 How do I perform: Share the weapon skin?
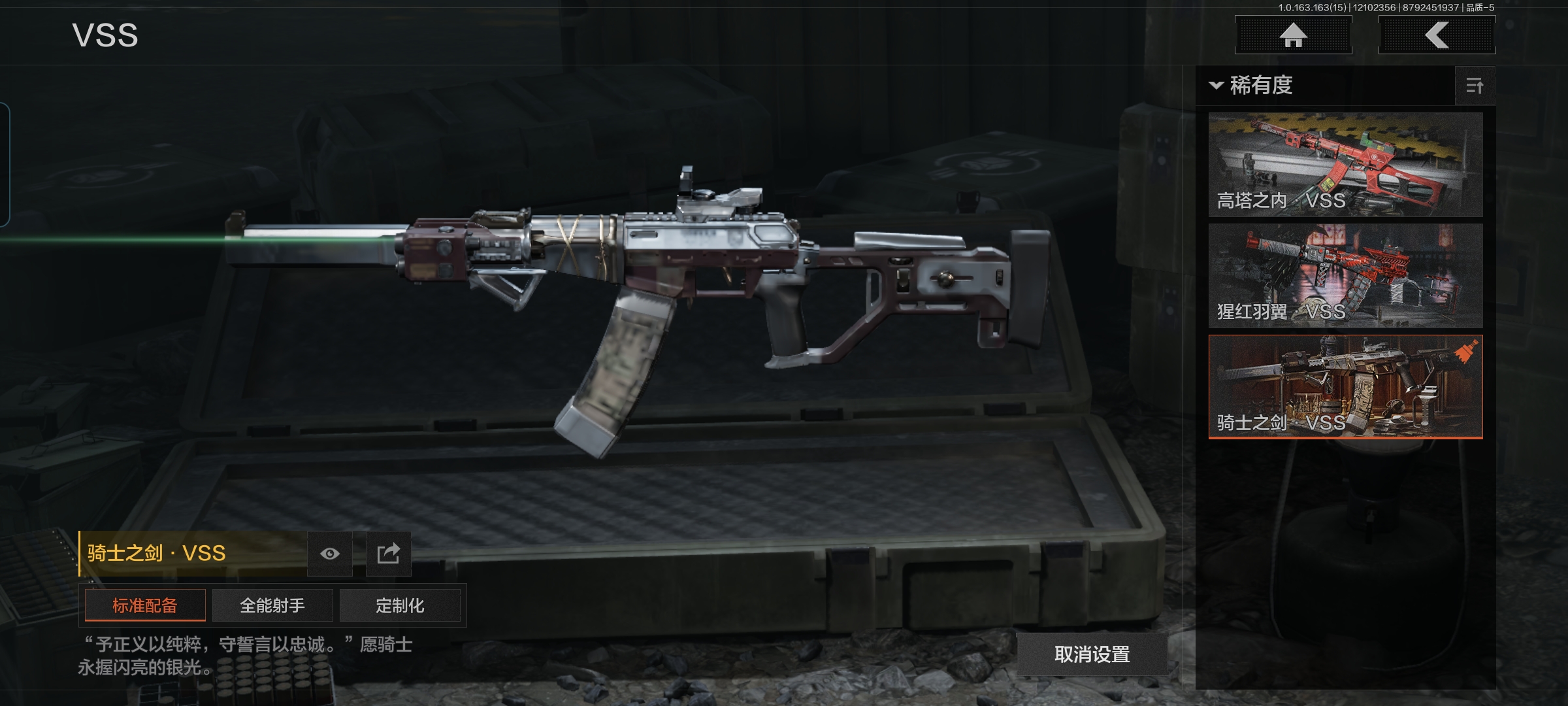[388, 554]
